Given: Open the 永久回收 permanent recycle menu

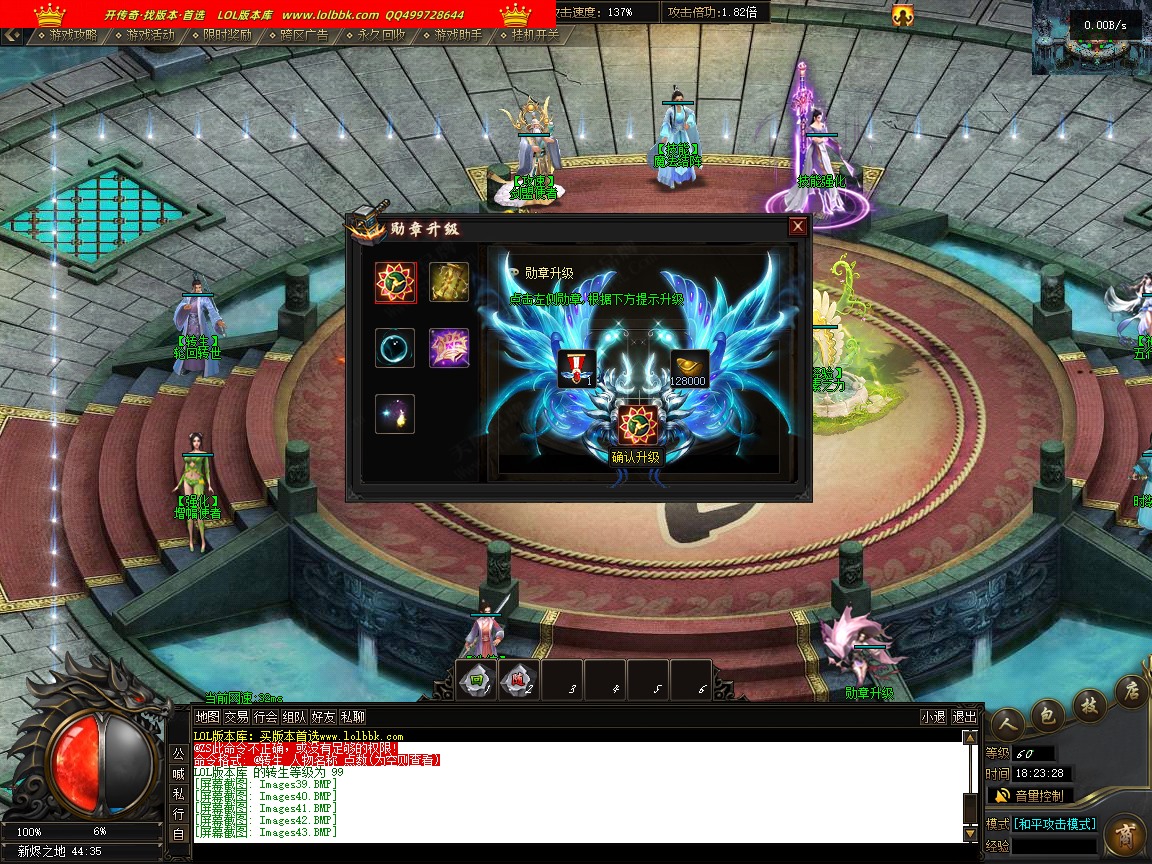Looking at the screenshot, I should 381,35.
